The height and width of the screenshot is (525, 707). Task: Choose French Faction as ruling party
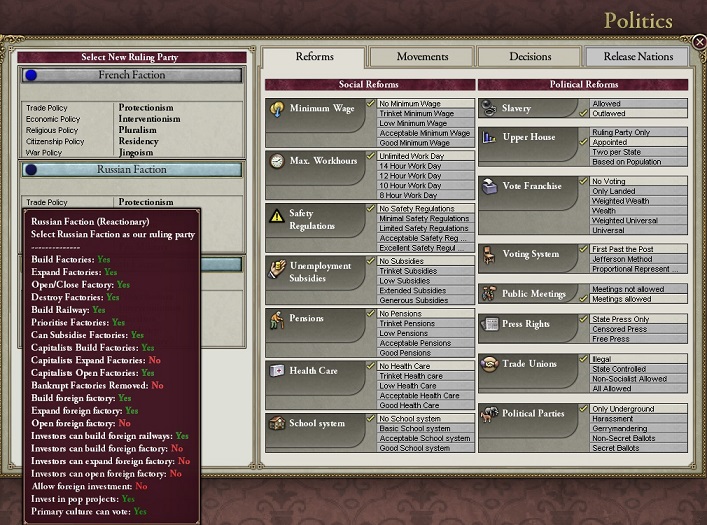(x=131, y=75)
